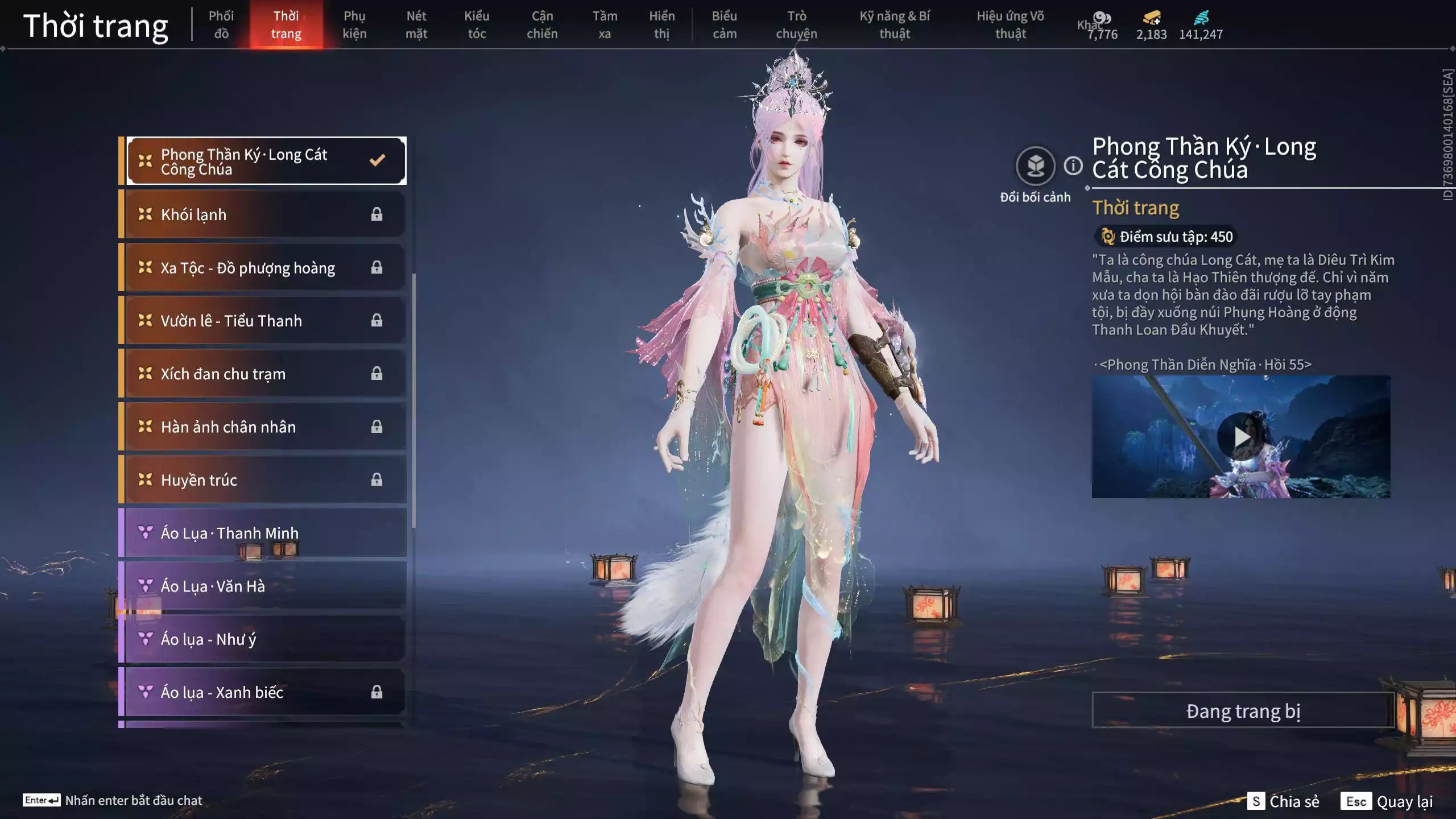Open the Cận chiến category
1456x819 pixels.
point(542,24)
